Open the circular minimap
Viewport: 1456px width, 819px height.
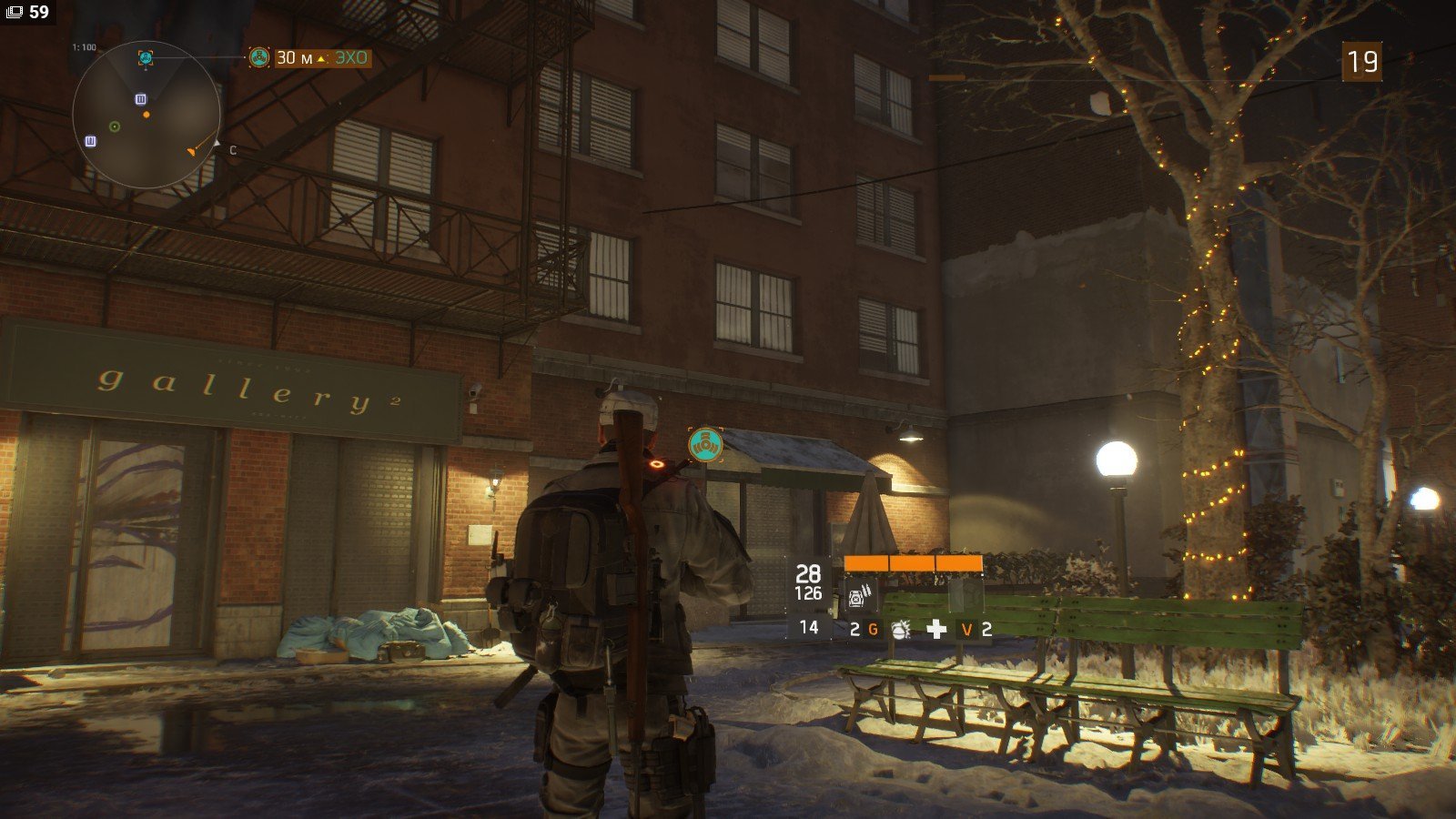[x=146, y=115]
